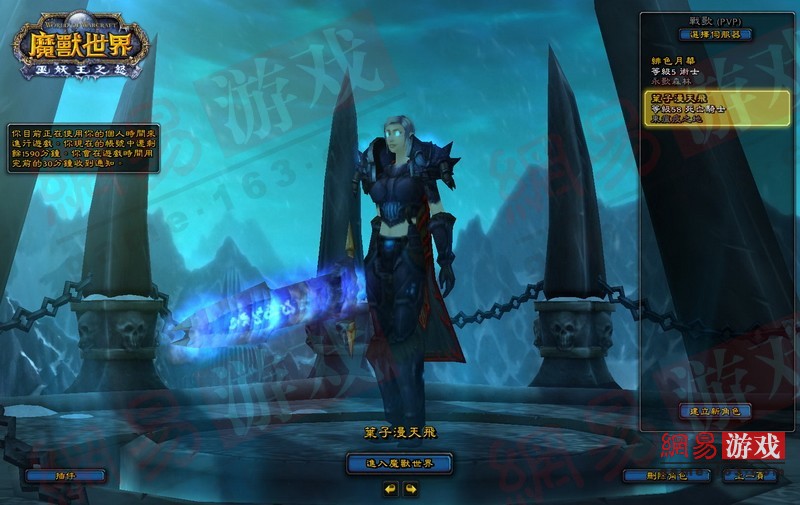This screenshot has width=800, height=505.
Task: Rotate the character with the left arrow
Action: coord(389,489)
